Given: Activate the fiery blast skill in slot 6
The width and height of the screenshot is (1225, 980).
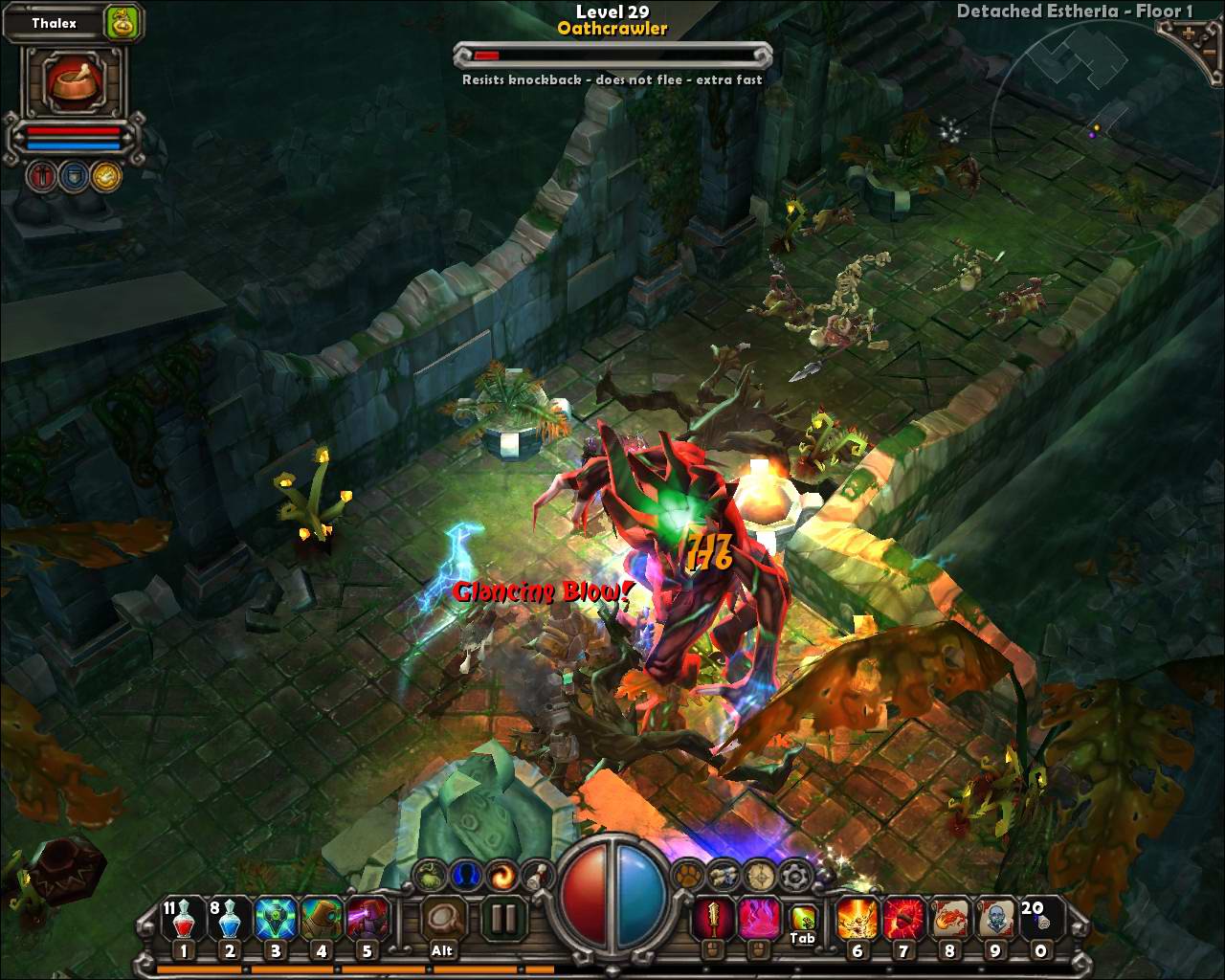Looking at the screenshot, I should (x=856, y=920).
